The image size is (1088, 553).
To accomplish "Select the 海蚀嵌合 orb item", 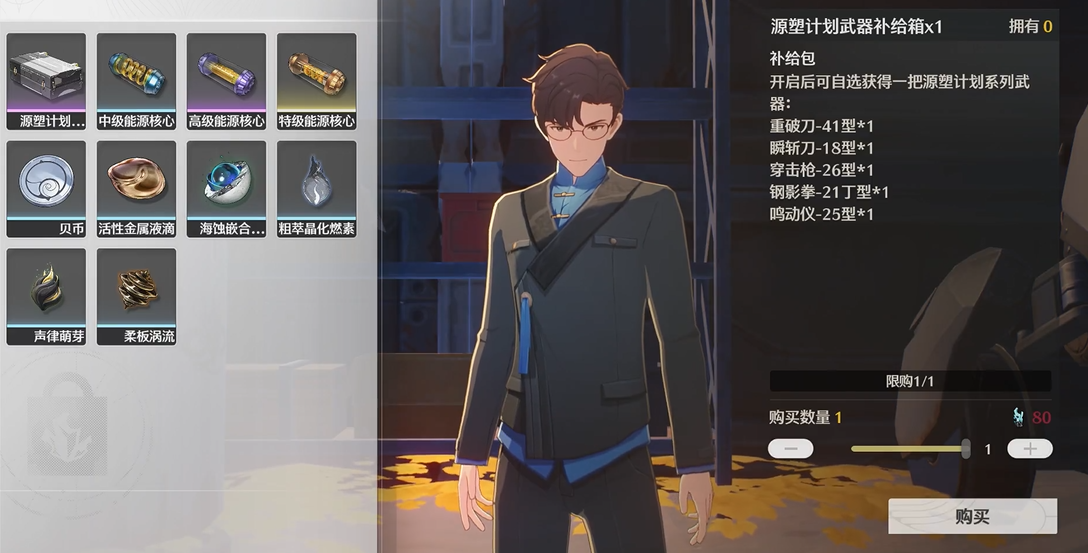I will (x=226, y=189).
